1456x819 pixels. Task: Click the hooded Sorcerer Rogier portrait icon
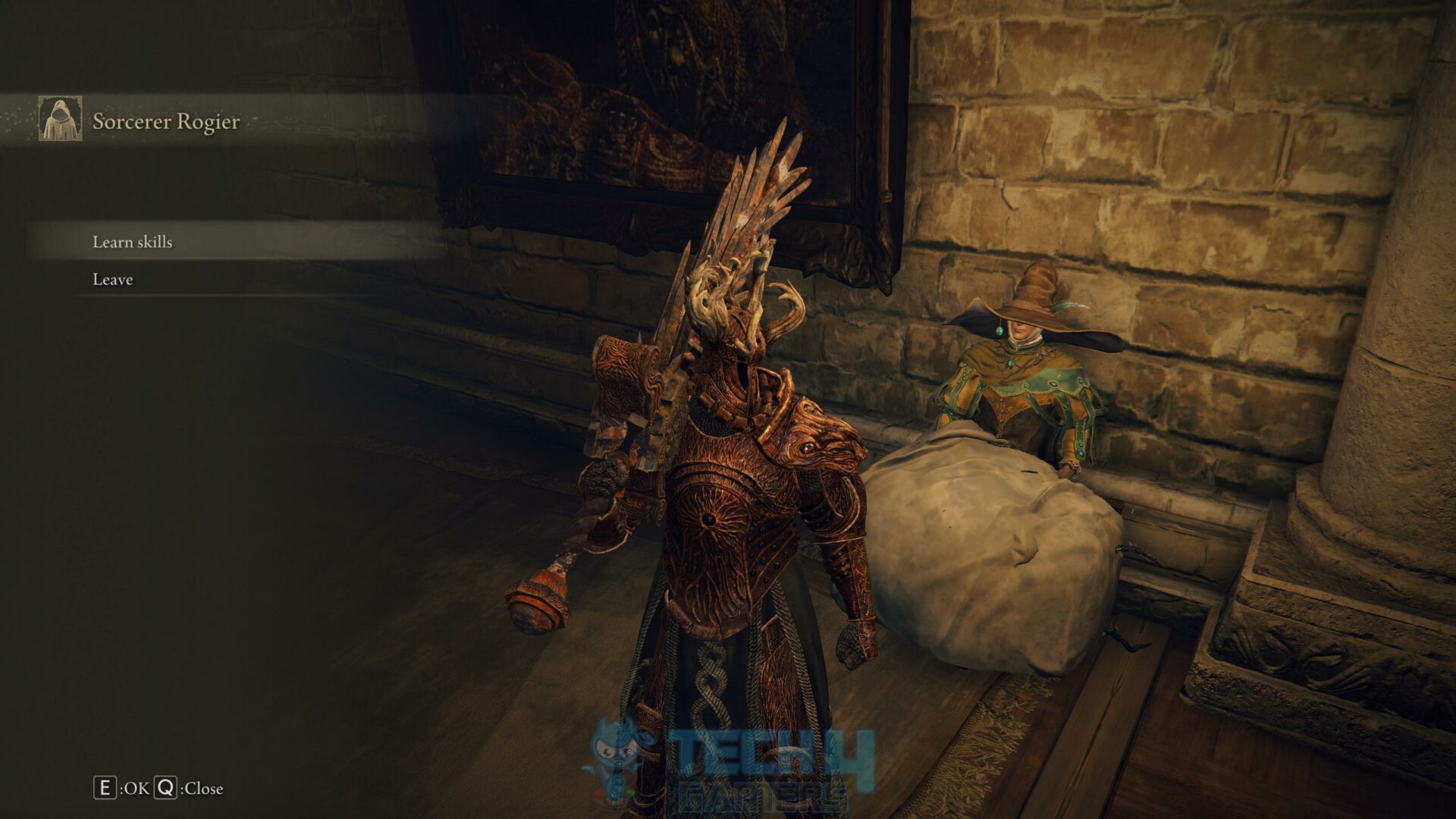coord(59,118)
